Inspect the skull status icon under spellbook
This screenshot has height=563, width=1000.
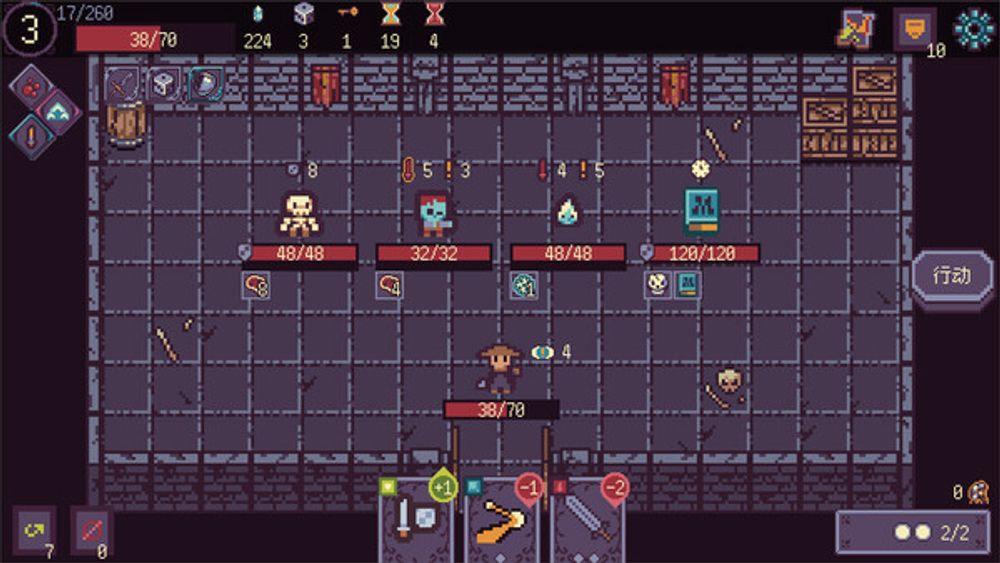click(657, 285)
